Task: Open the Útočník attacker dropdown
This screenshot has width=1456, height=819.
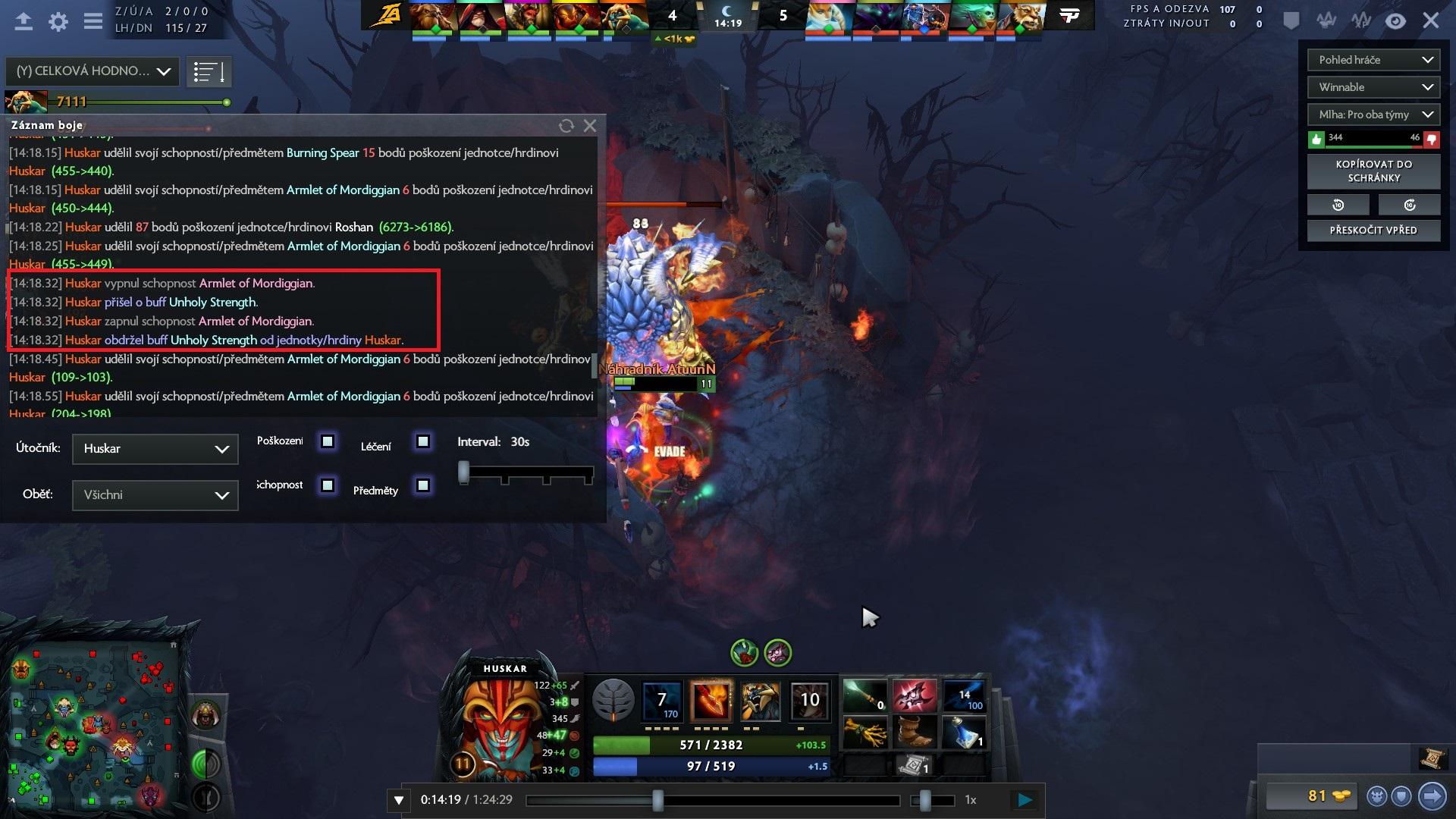Action: click(155, 449)
